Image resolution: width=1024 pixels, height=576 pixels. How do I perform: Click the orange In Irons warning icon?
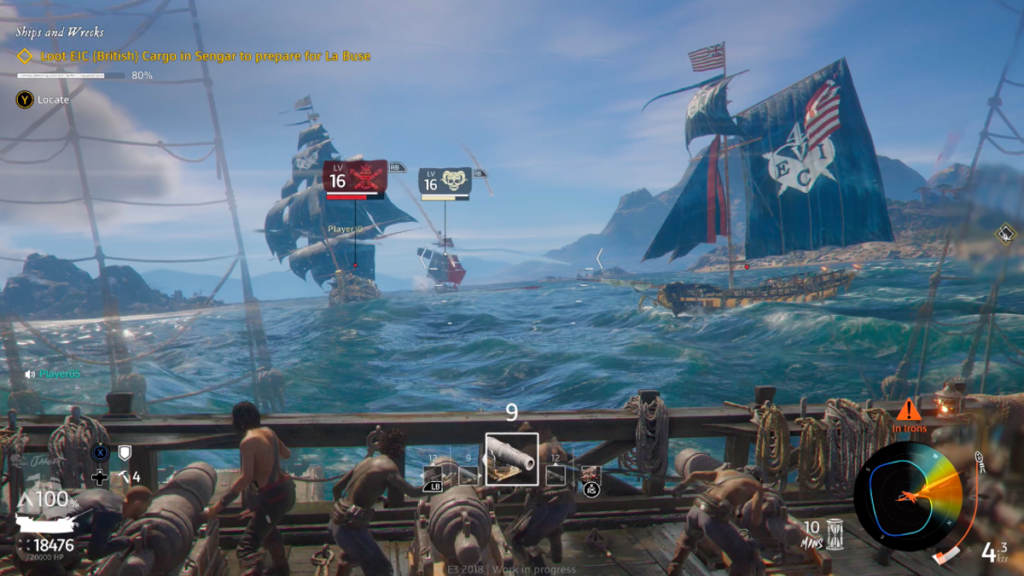pyautogui.click(x=908, y=410)
